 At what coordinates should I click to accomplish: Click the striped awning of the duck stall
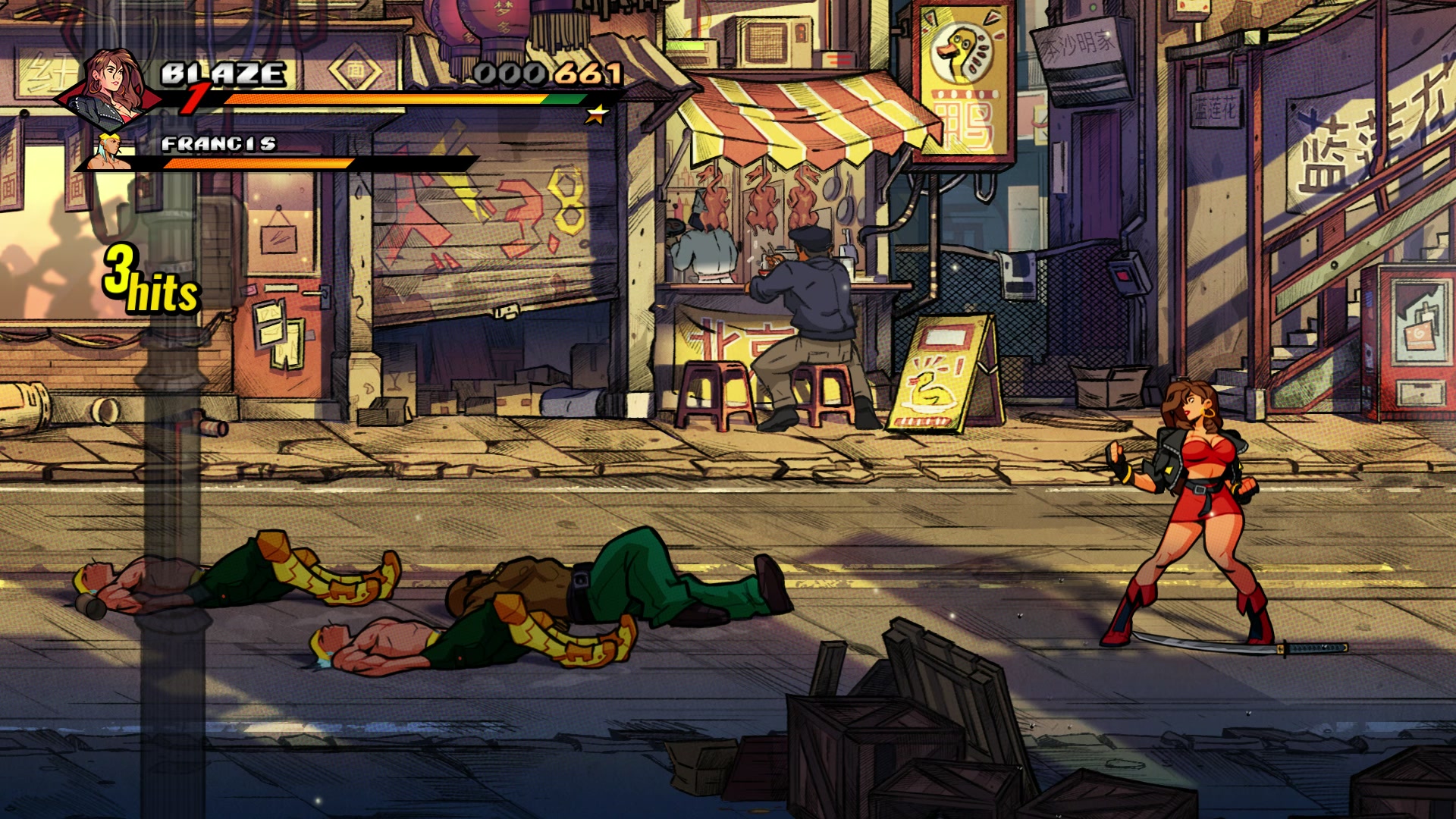pos(796,121)
